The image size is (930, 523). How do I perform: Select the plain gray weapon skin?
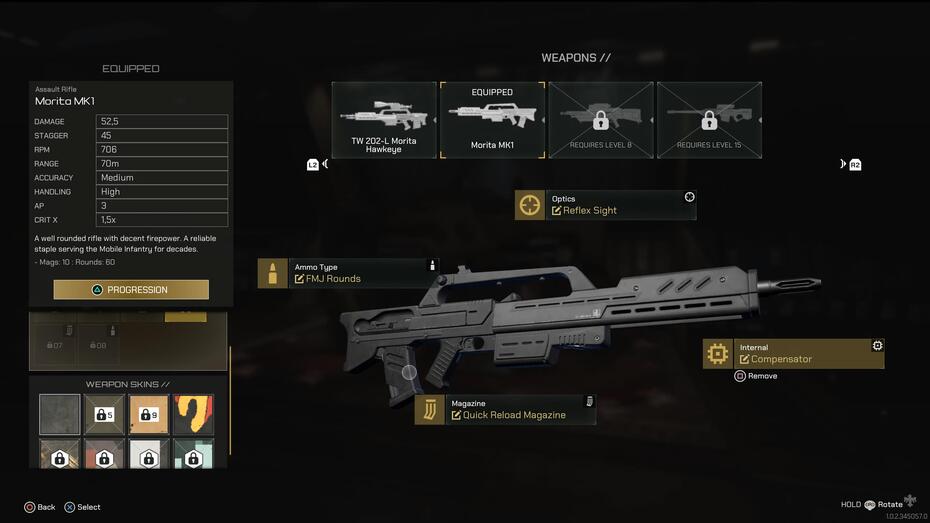pyautogui.click(x=60, y=414)
